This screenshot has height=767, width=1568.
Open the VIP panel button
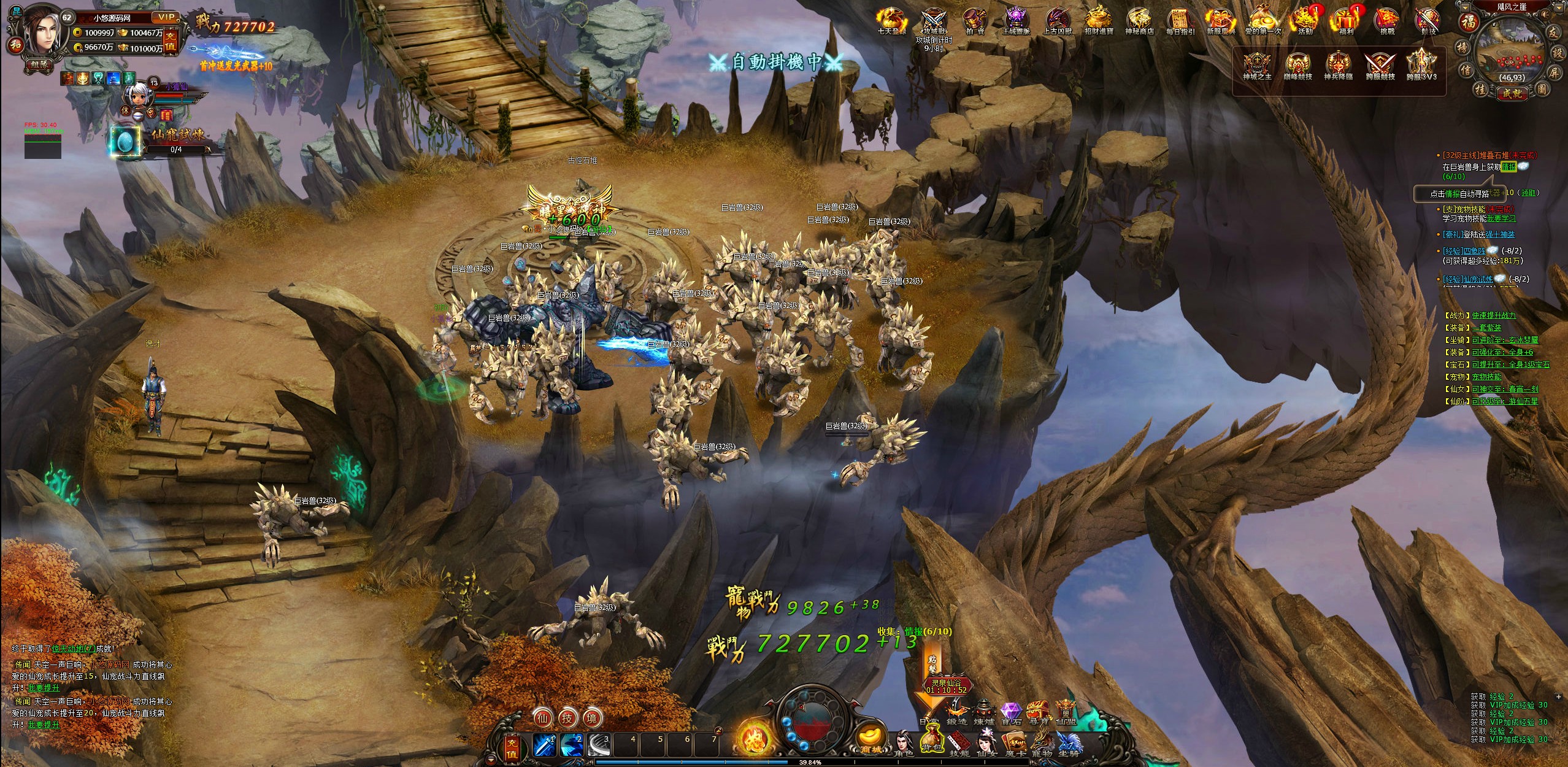(166, 18)
